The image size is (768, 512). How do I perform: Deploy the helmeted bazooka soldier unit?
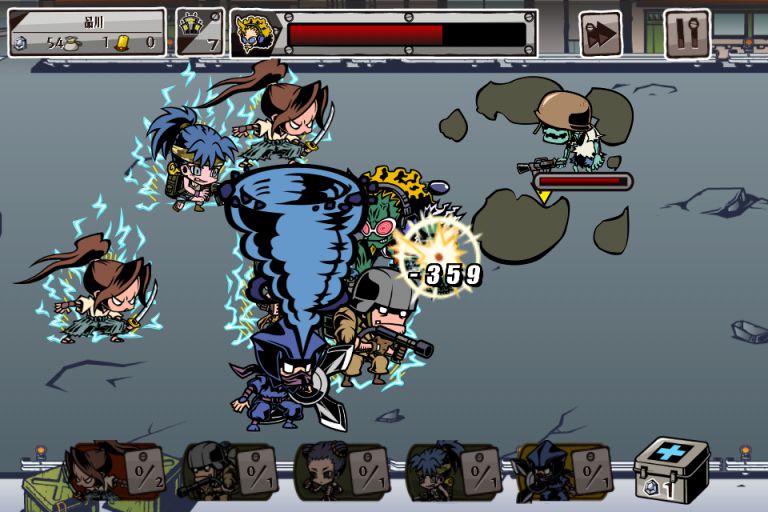point(226,470)
